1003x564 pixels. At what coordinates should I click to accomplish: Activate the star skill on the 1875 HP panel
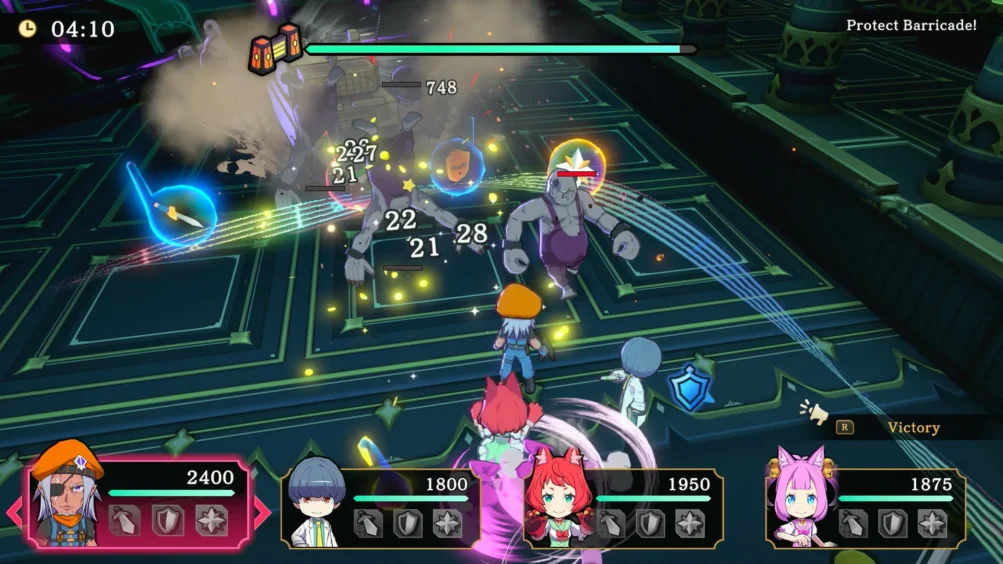click(932, 523)
